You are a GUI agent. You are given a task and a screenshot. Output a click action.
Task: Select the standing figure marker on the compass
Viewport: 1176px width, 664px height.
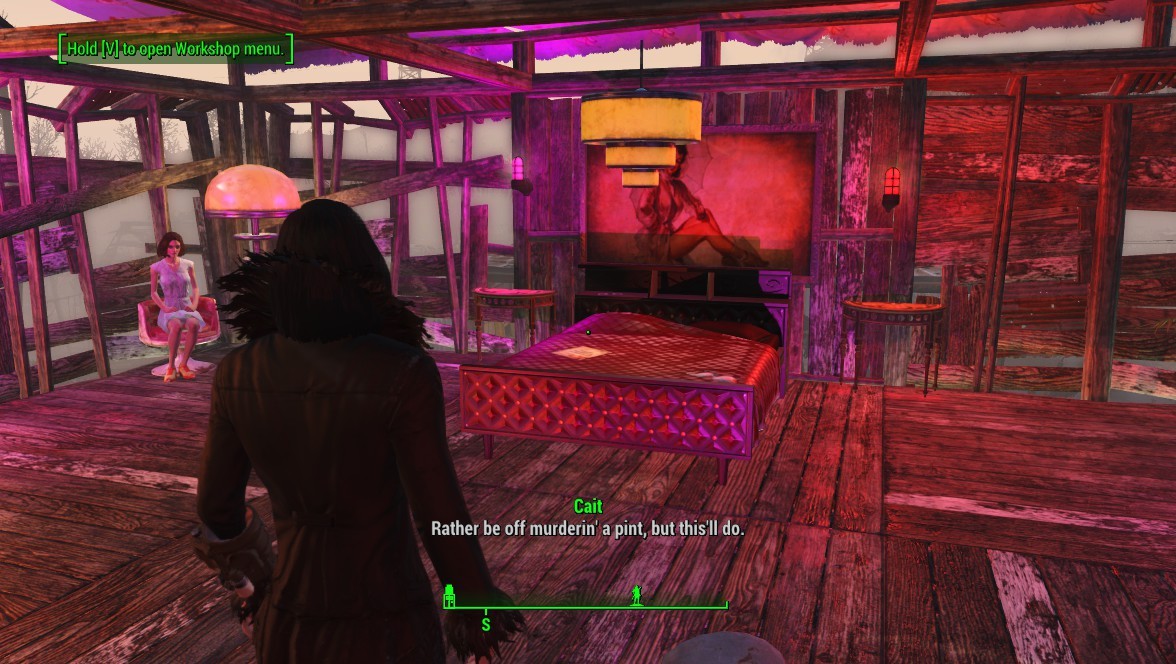click(x=636, y=595)
